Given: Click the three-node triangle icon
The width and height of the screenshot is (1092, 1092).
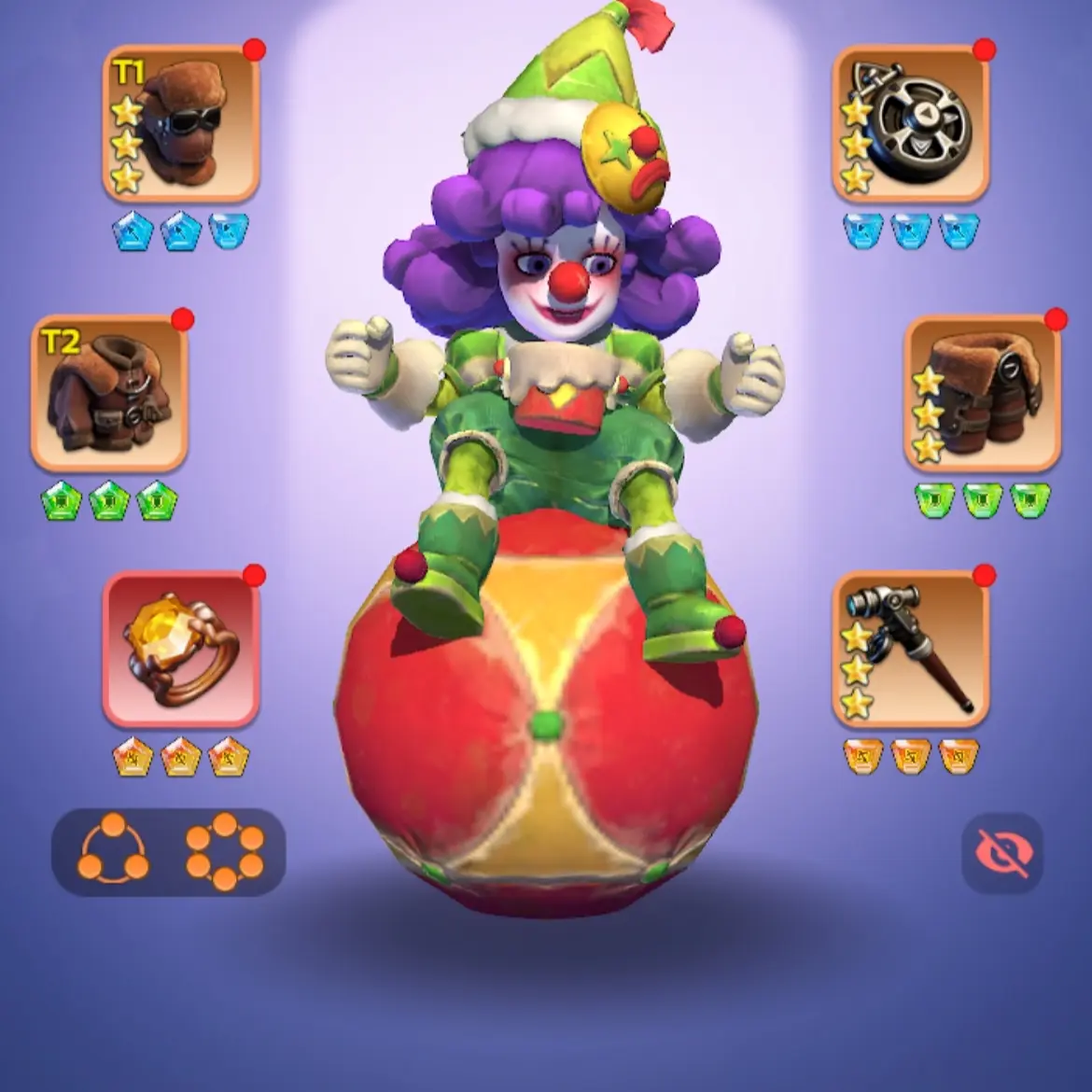Looking at the screenshot, I should click(114, 850).
